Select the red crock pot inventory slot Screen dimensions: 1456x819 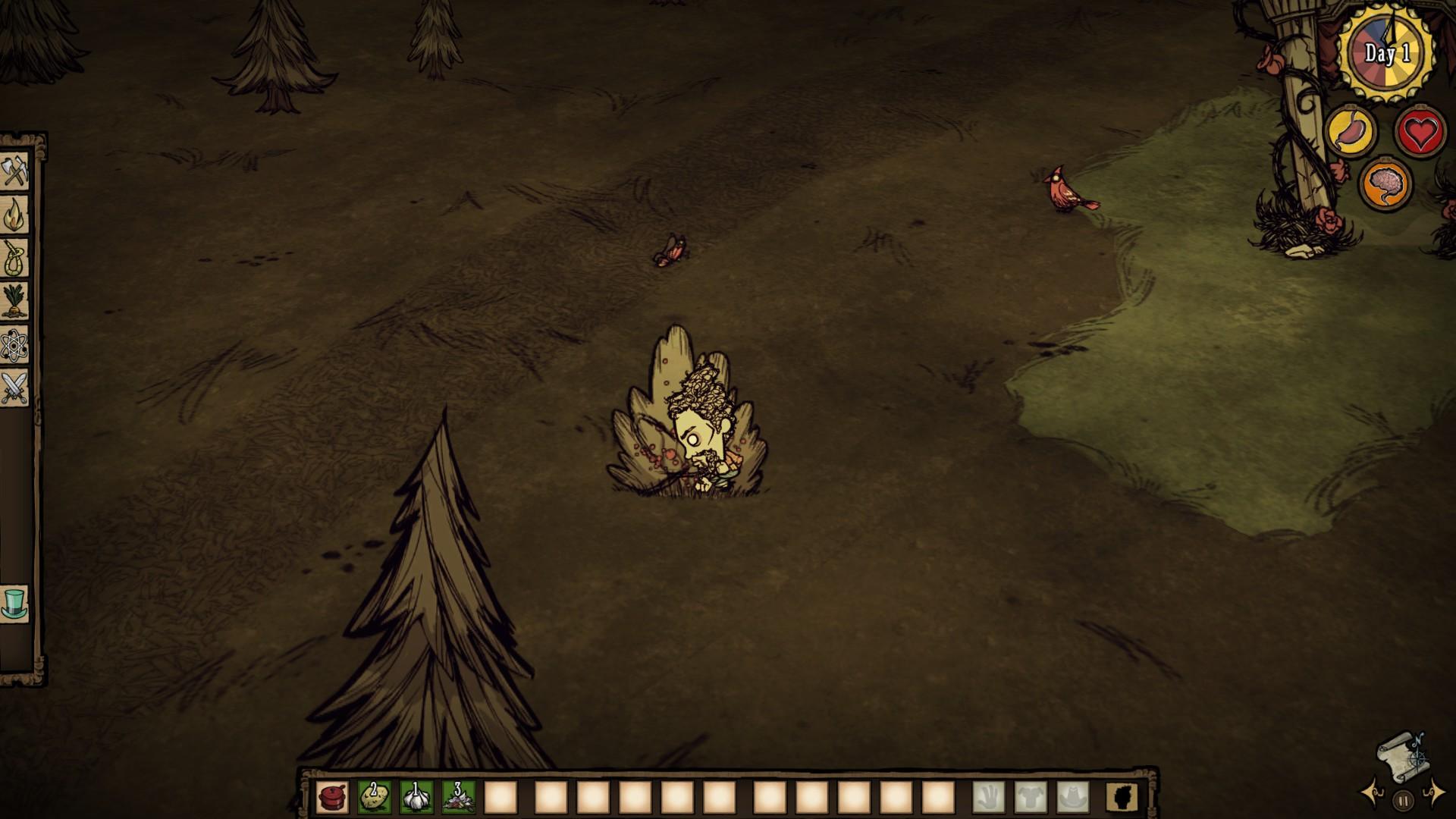click(x=332, y=797)
